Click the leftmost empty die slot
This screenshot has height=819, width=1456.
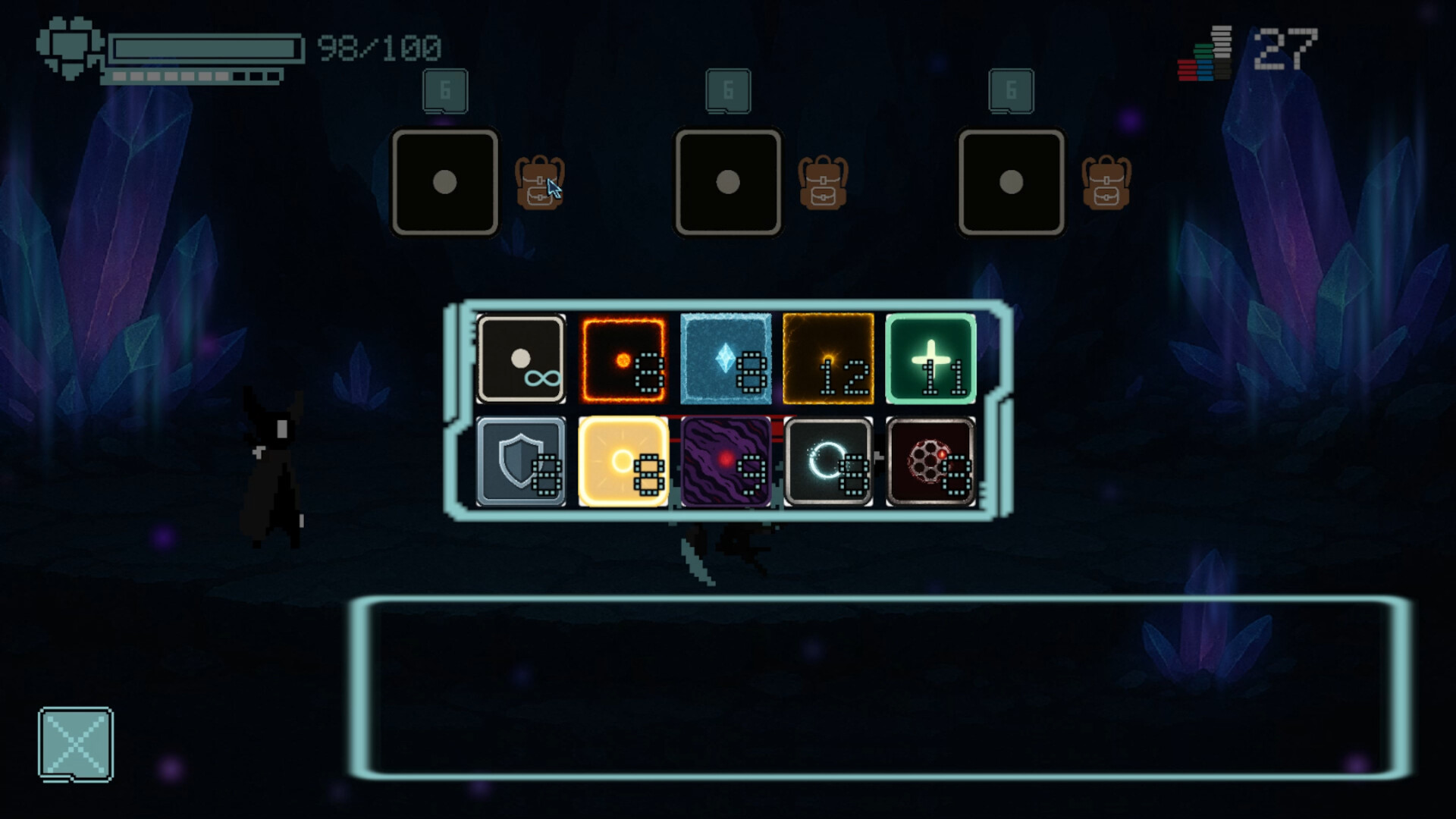pyautogui.click(x=444, y=182)
